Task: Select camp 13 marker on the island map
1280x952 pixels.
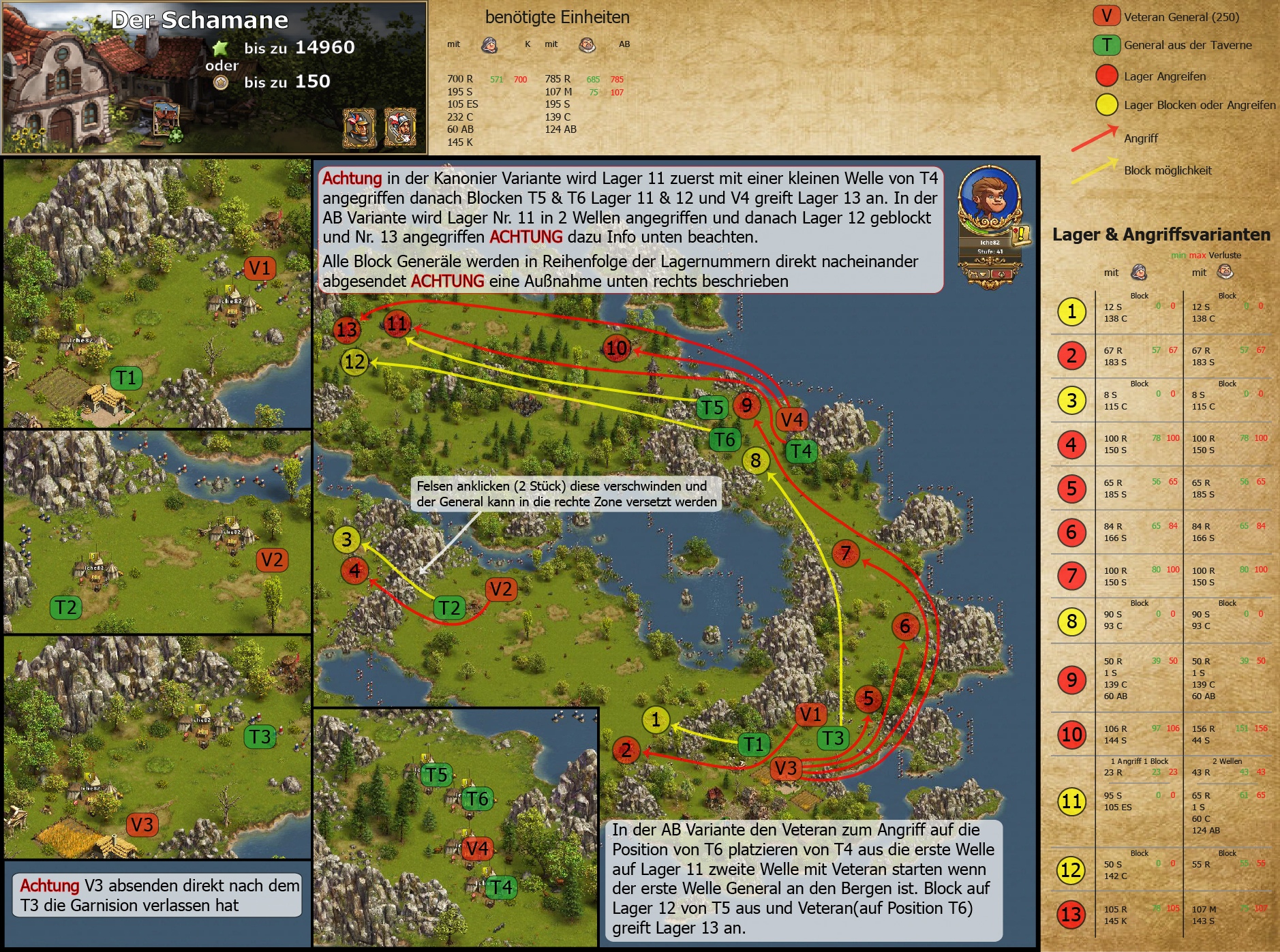Action: click(x=346, y=330)
